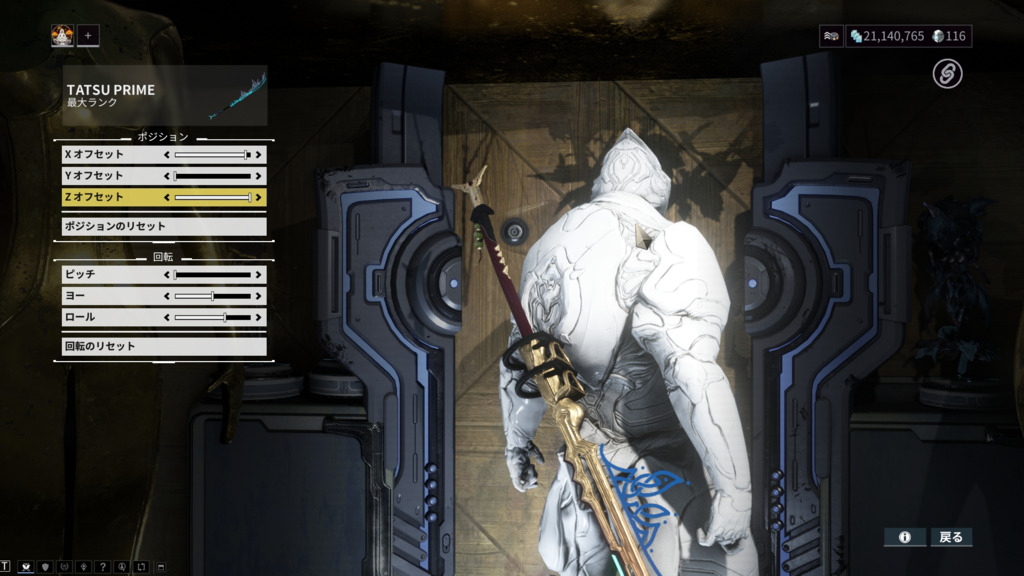Screen dimensions: 1024x576
Task: Go back with the 戻る button
Action: coord(951,537)
